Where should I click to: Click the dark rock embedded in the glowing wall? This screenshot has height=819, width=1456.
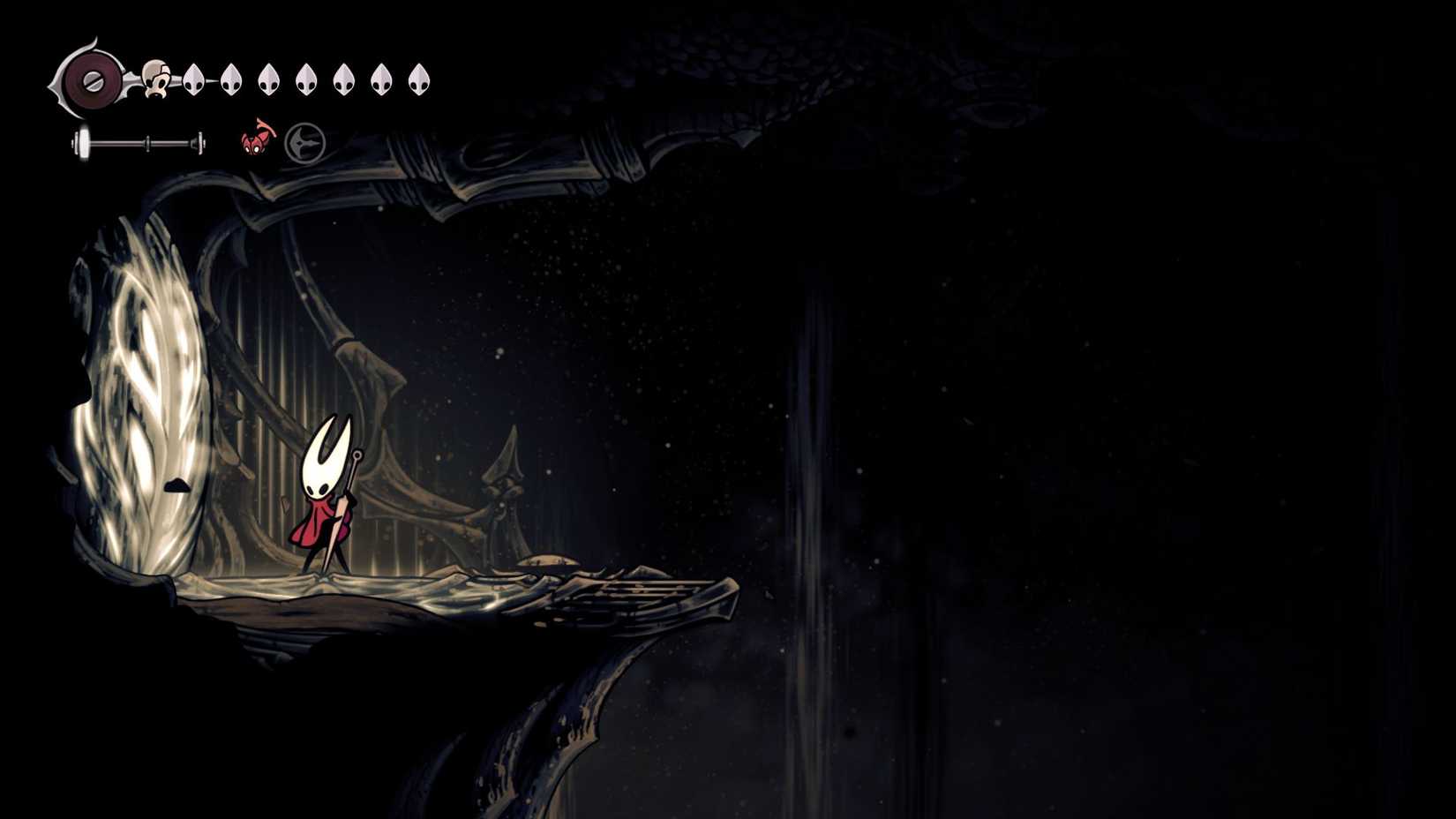click(x=175, y=484)
